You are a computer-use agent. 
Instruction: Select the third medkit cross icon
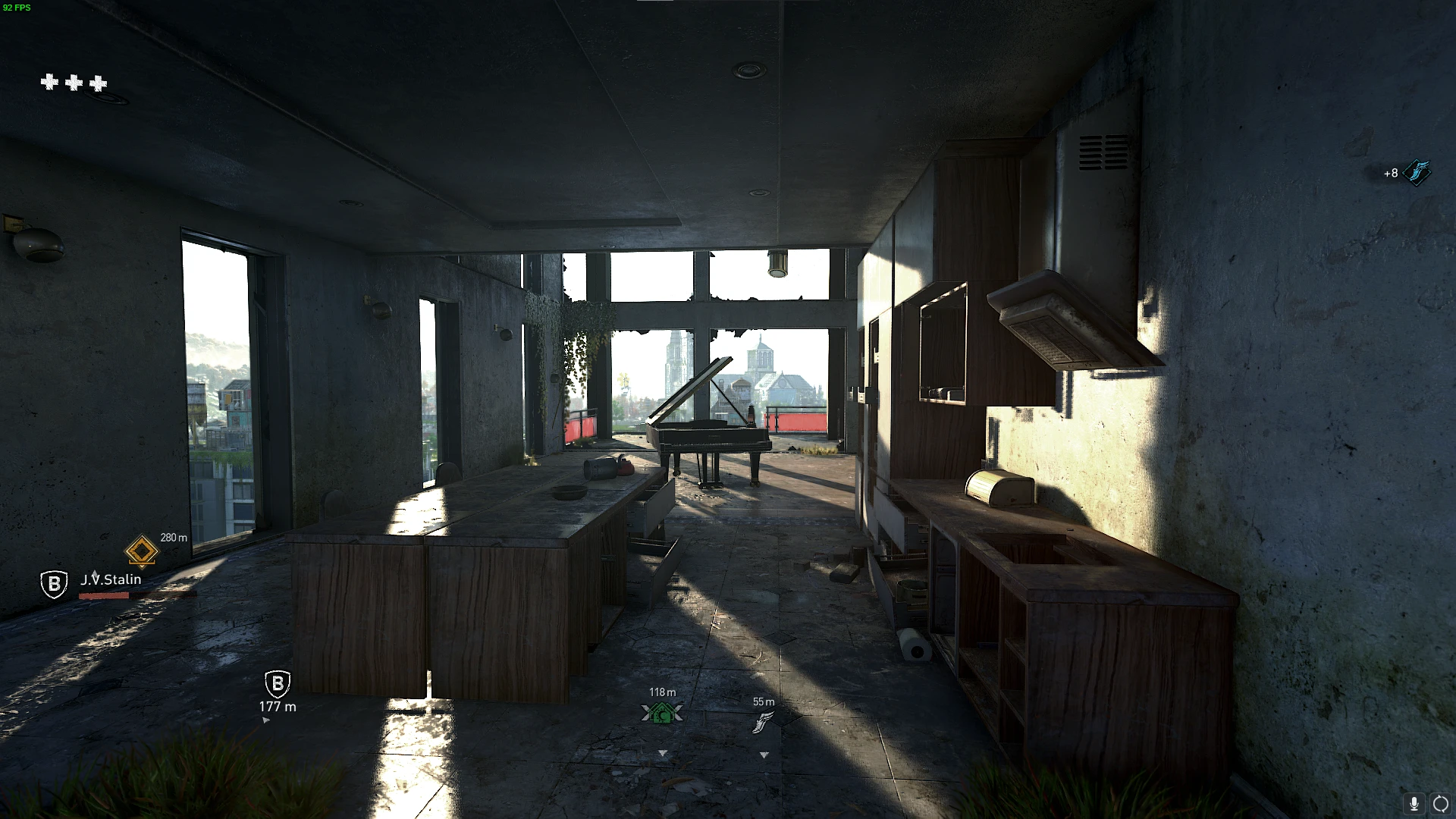pos(99,83)
